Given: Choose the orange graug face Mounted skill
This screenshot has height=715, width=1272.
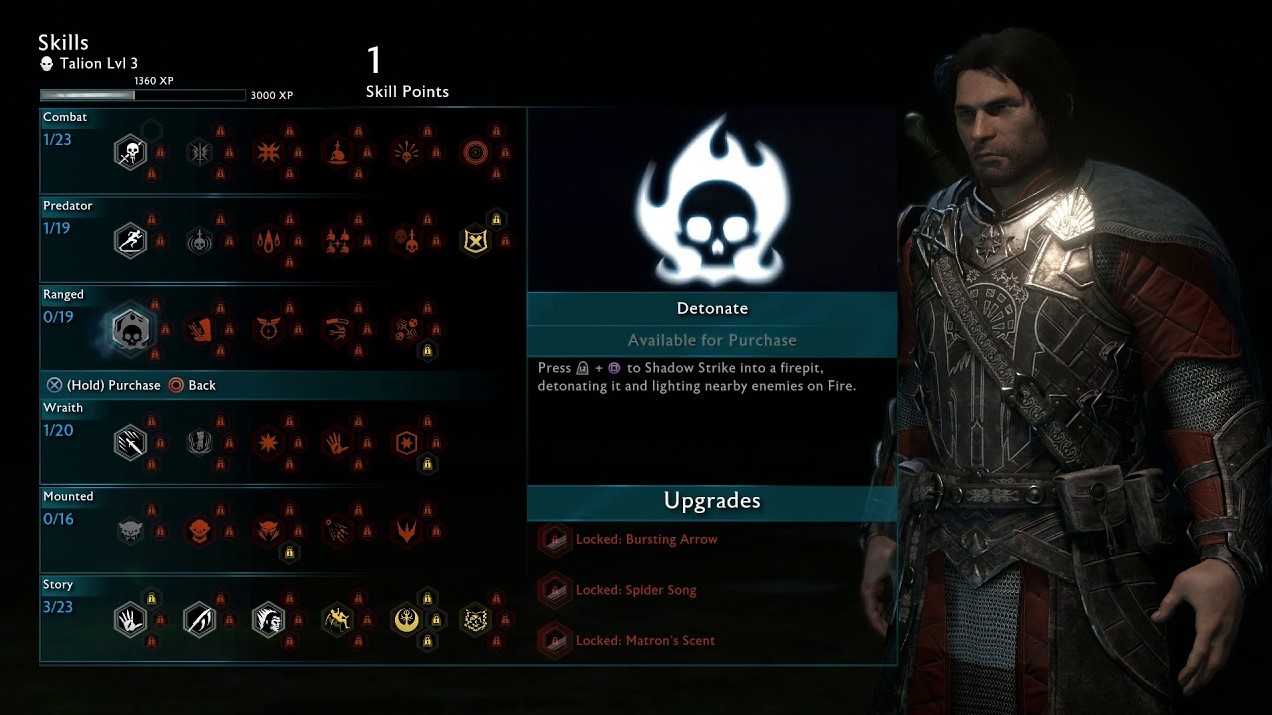Looking at the screenshot, I should pyautogui.click(x=199, y=531).
